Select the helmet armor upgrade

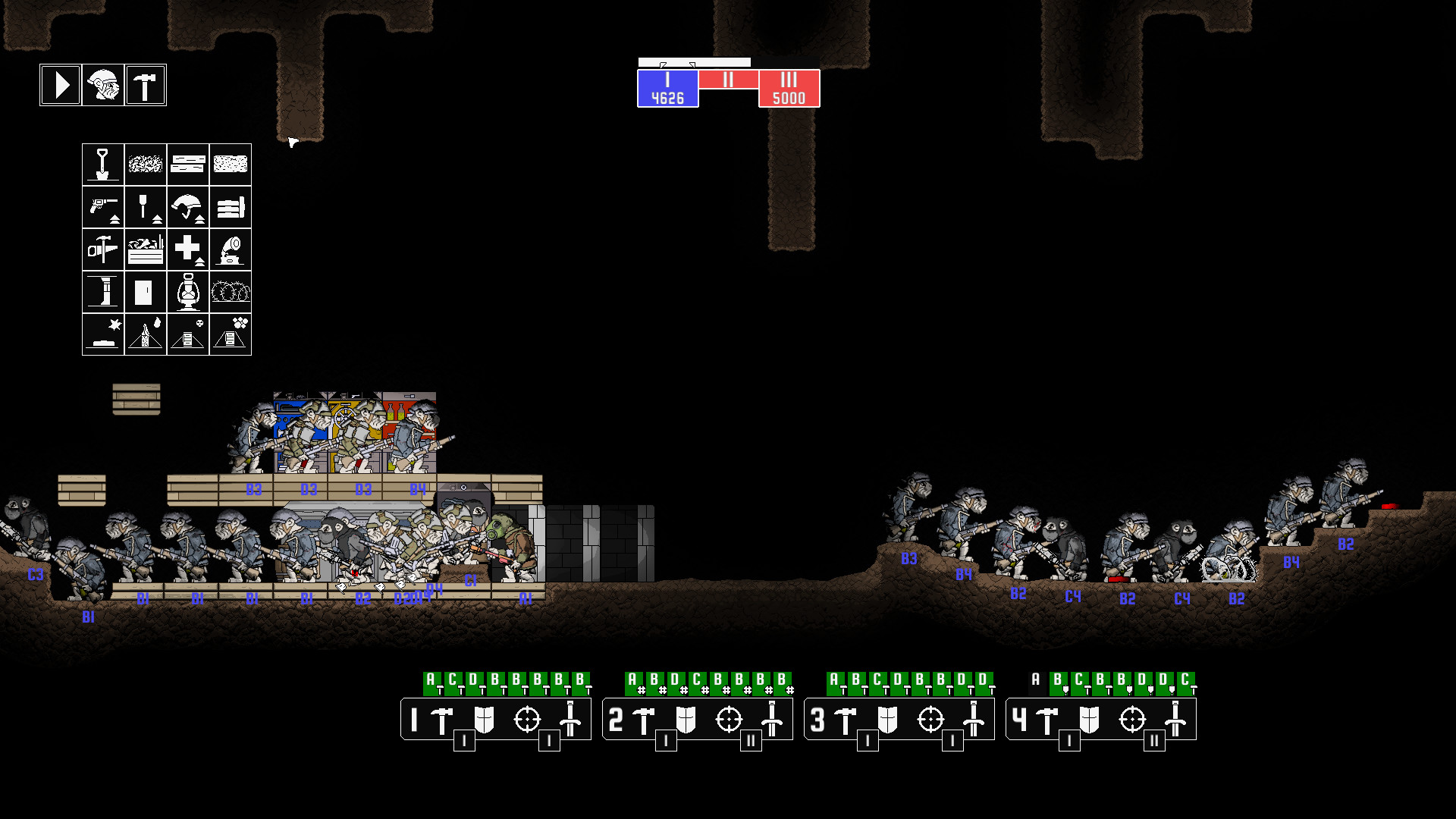point(189,207)
